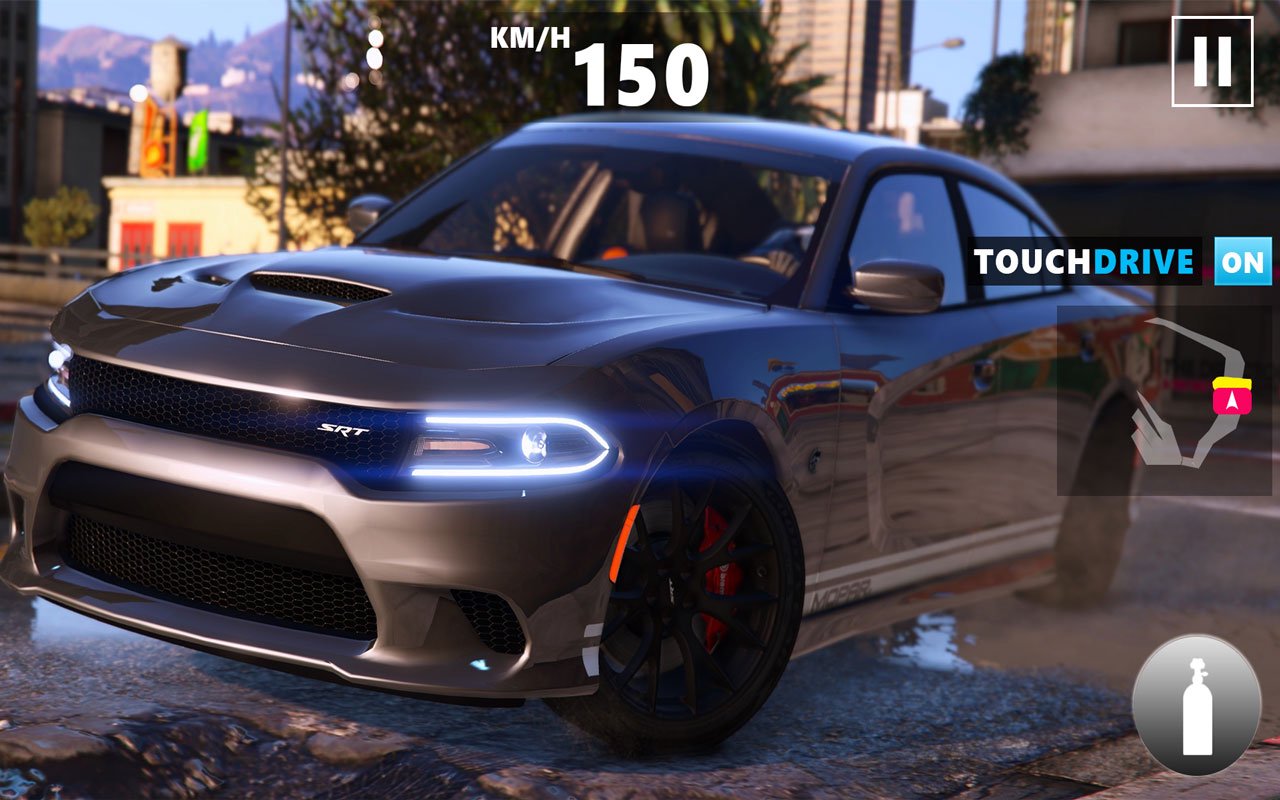1280x800 pixels.
Task: Open the track minimap
Action: [1164, 400]
